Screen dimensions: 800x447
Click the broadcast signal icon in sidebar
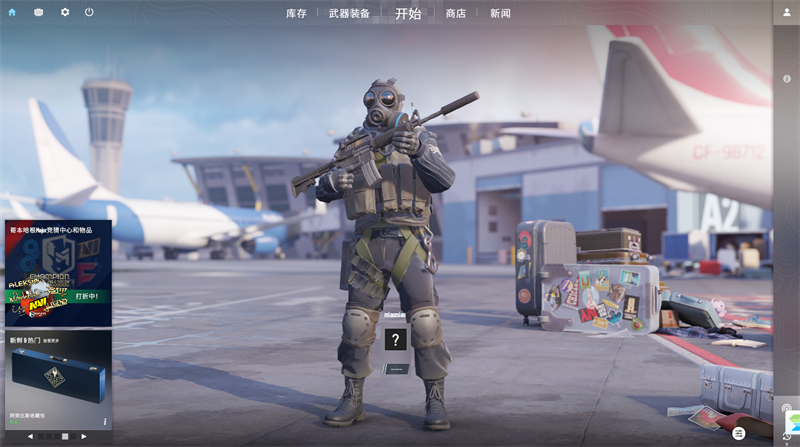pyautogui.click(x=787, y=408)
